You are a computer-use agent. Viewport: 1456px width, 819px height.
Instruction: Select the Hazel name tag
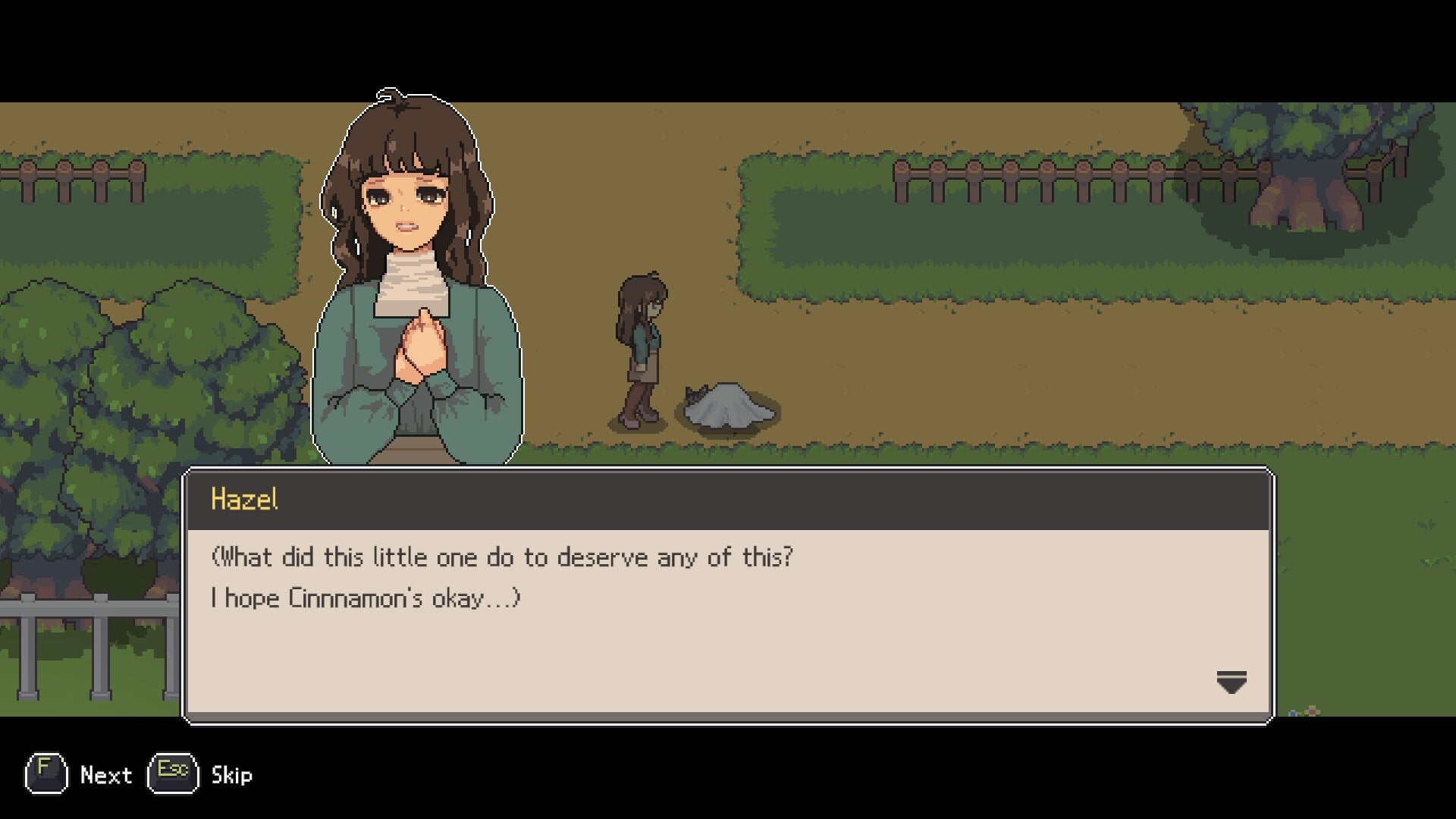(x=245, y=498)
